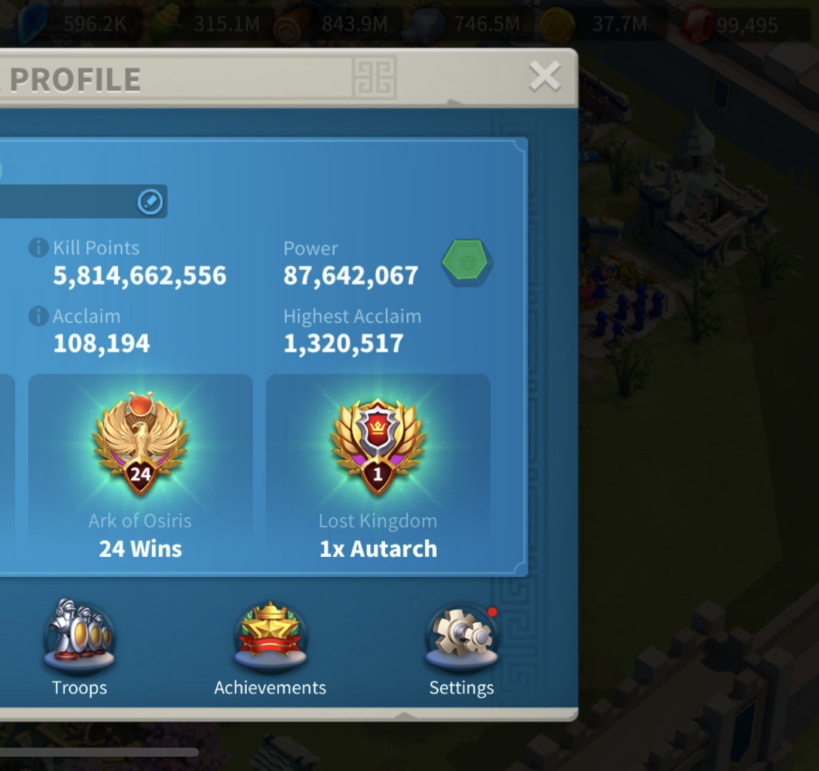Viewport: 819px width, 771px height.
Task: Show Acclaim info tooltip
Action: tap(39, 316)
